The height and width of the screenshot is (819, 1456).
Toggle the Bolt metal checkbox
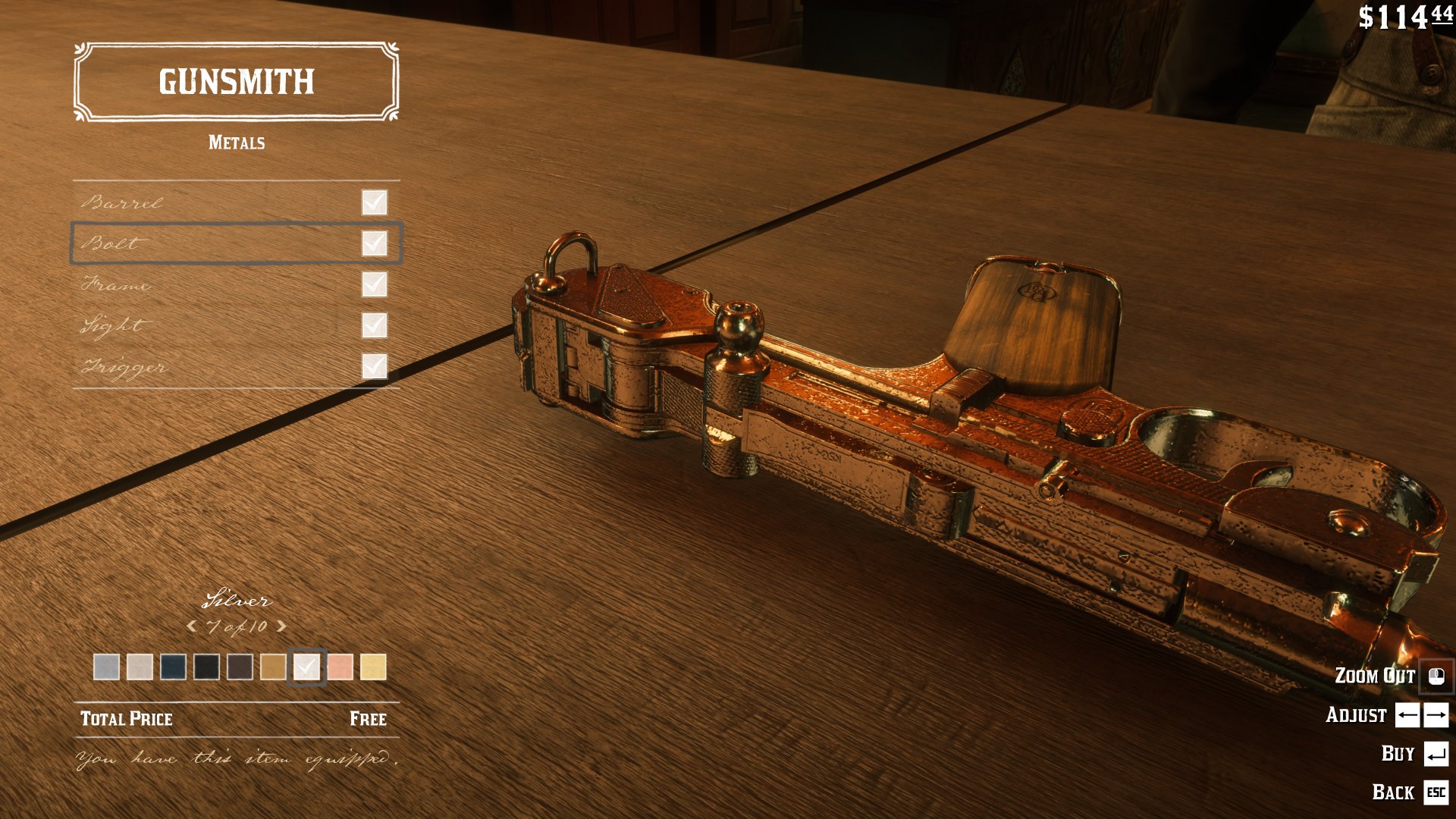374,243
